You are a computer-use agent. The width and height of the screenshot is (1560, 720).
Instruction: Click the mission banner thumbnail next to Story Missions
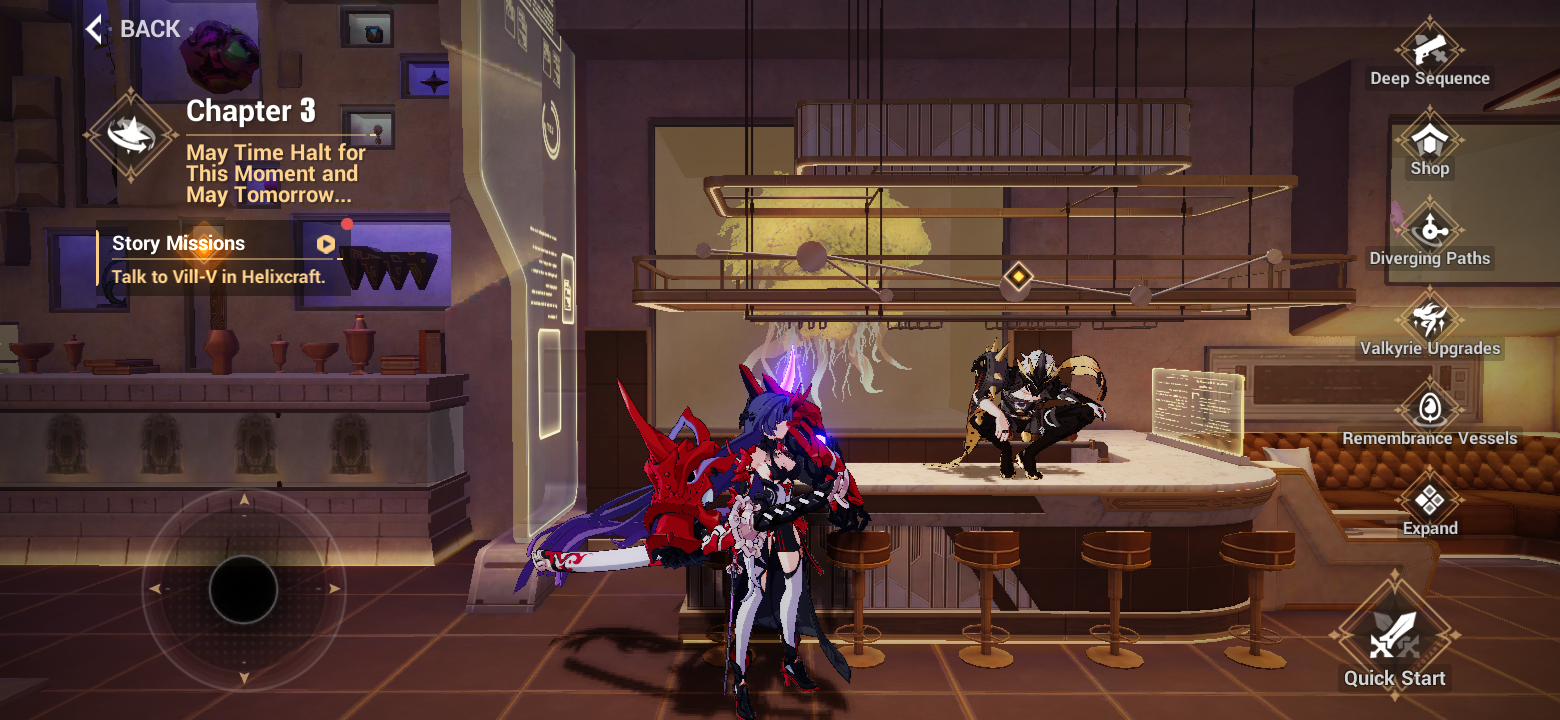click(x=388, y=266)
